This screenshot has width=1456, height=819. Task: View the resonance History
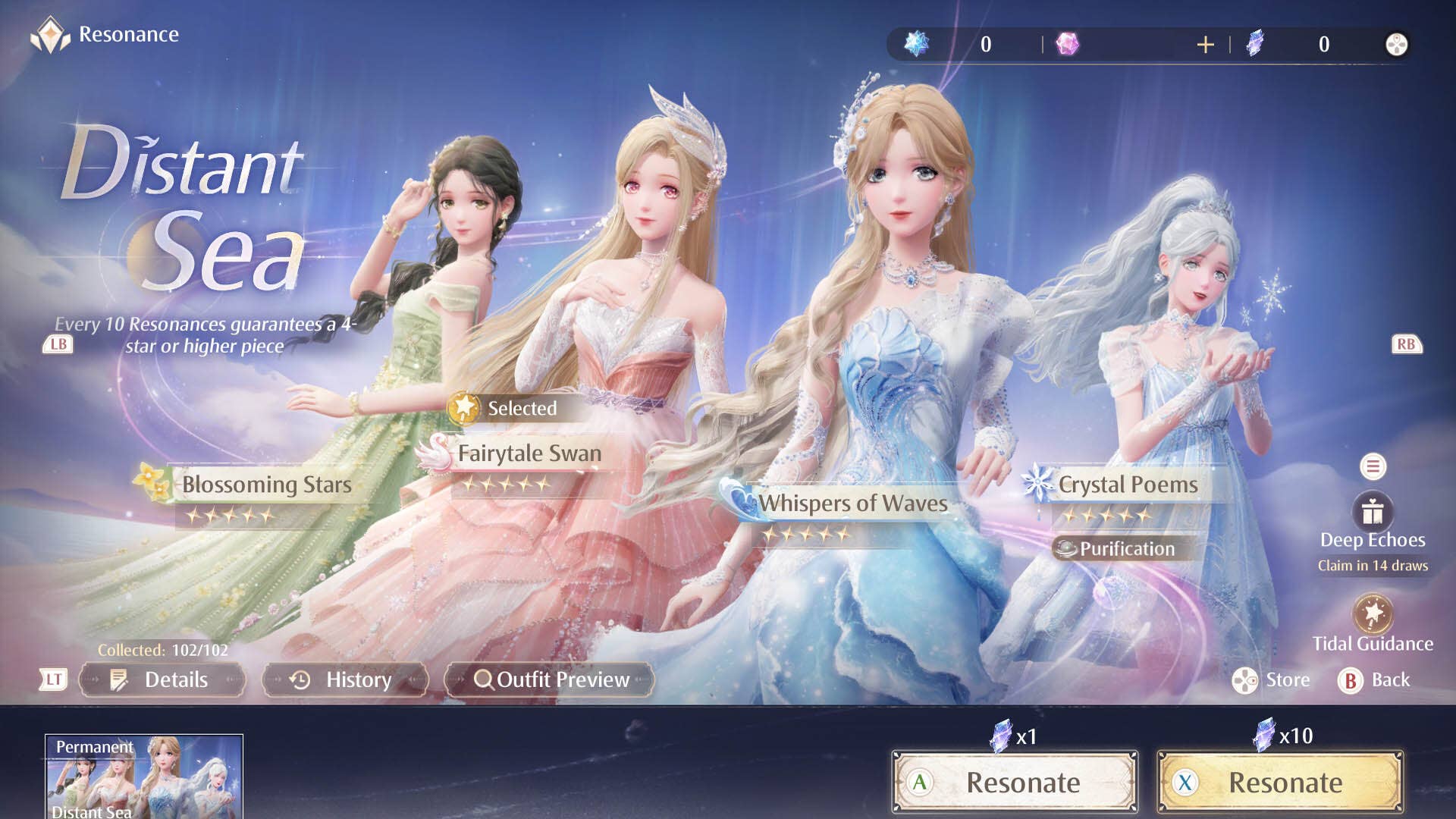345,679
